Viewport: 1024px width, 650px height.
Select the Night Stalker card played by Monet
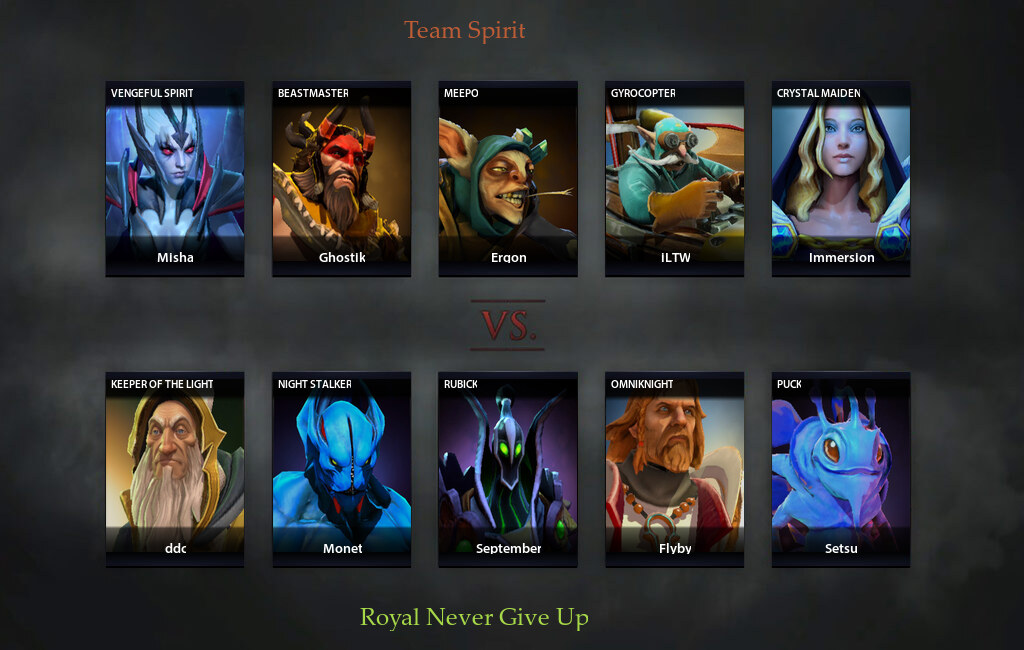click(341, 469)
